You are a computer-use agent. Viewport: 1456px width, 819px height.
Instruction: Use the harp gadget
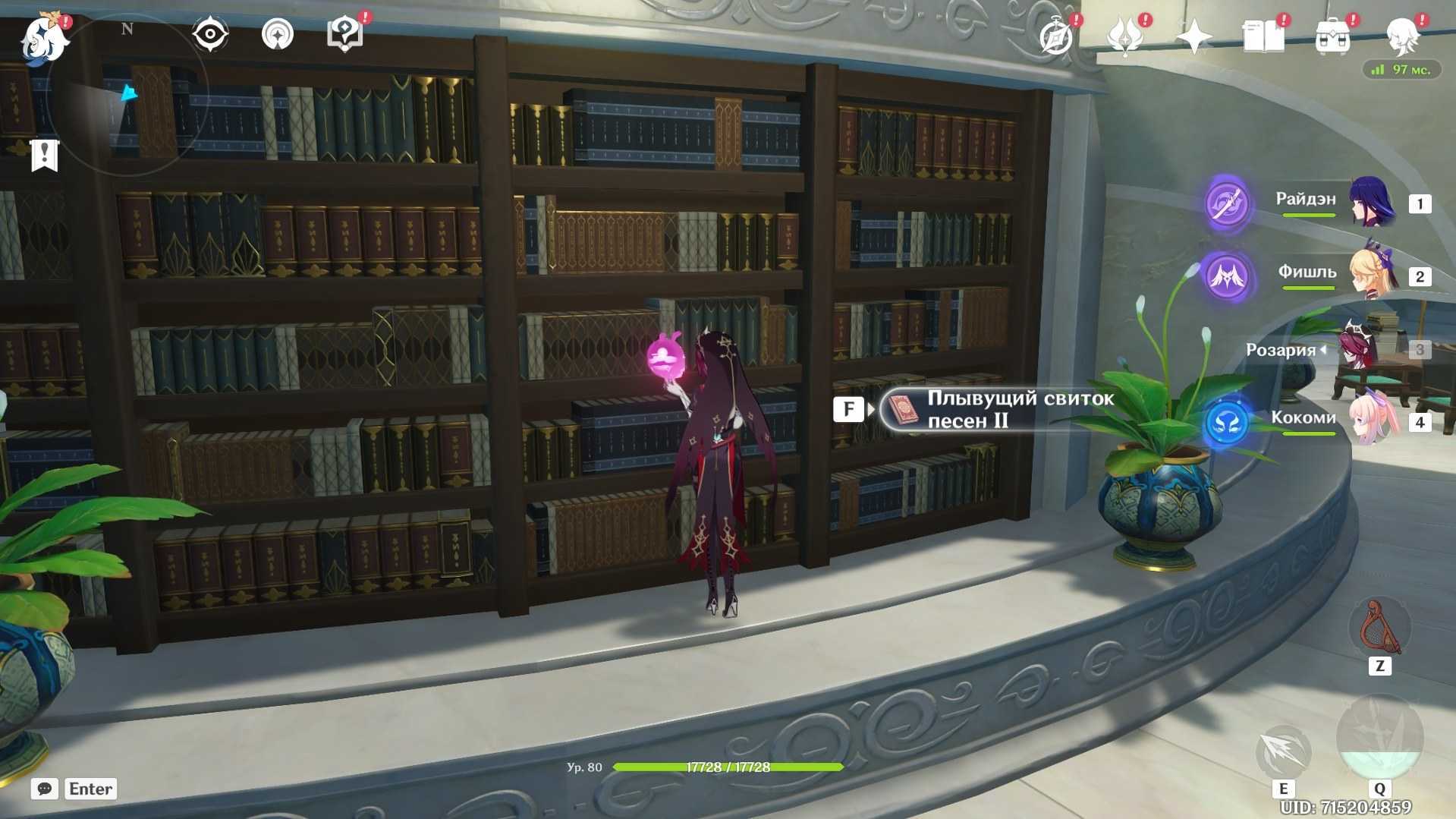(1379, 628)
